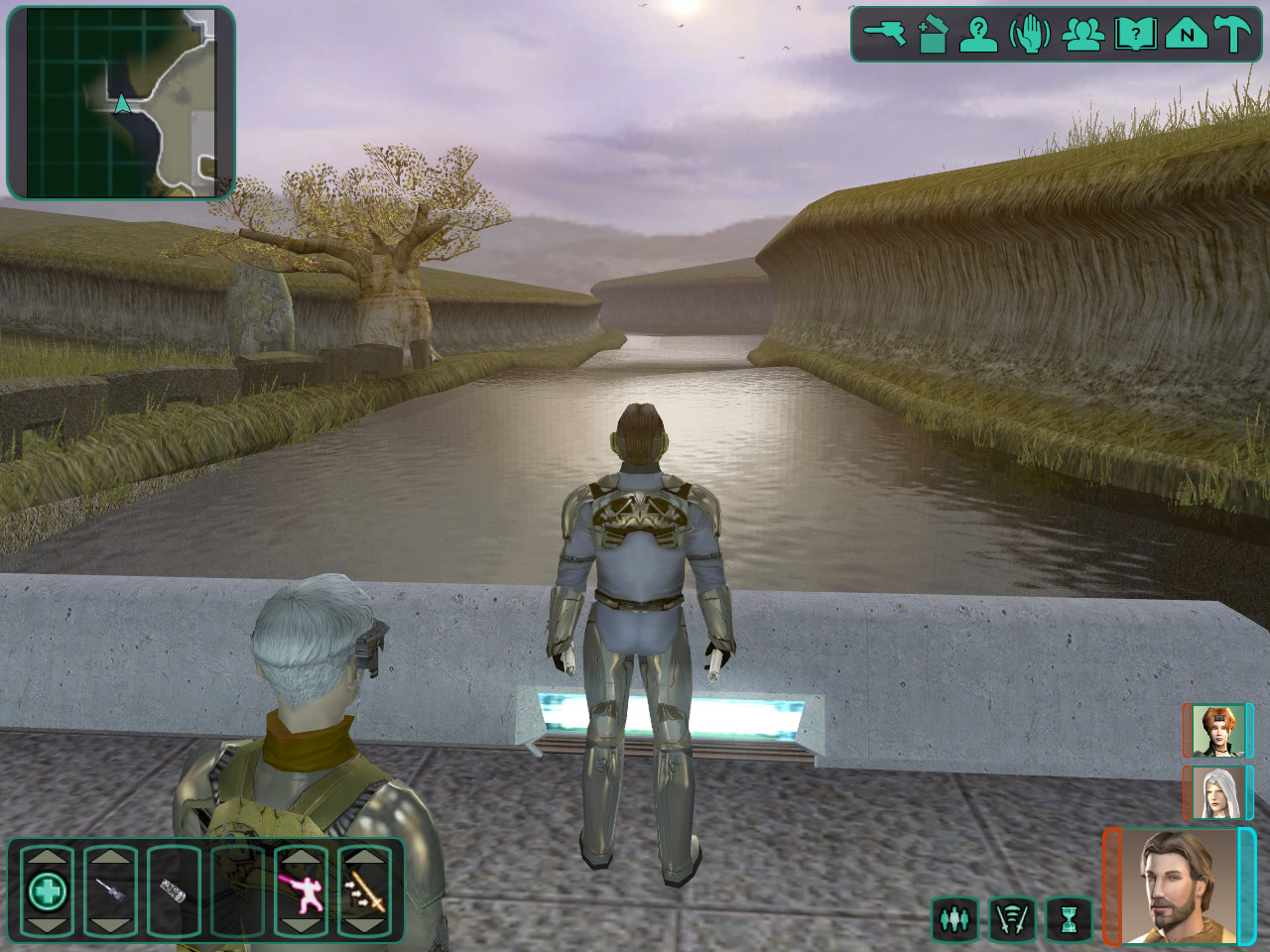Open the journal book icon
Viewport: 1270px width, 952px height.
[1135, 35]
